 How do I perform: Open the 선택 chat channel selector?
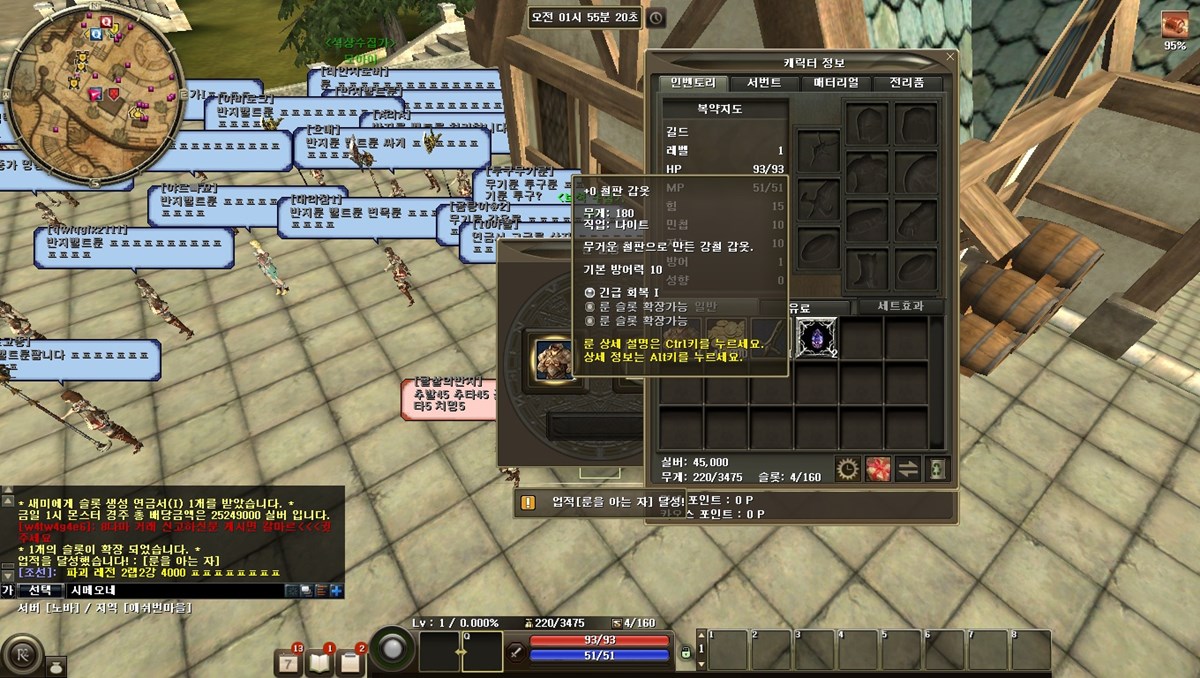point(40,590)
